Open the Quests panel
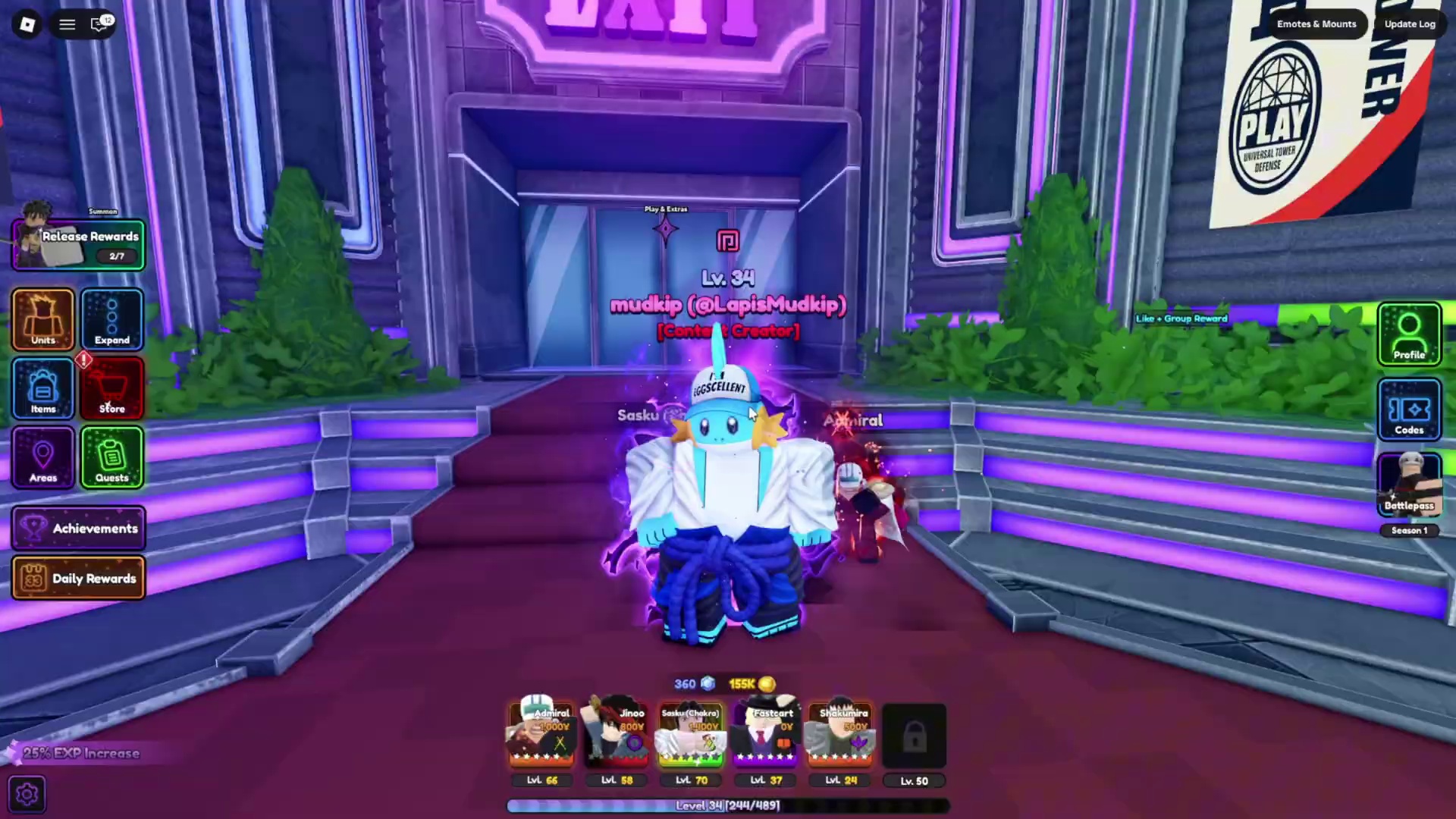1456x819 pixels. (111, 458)
